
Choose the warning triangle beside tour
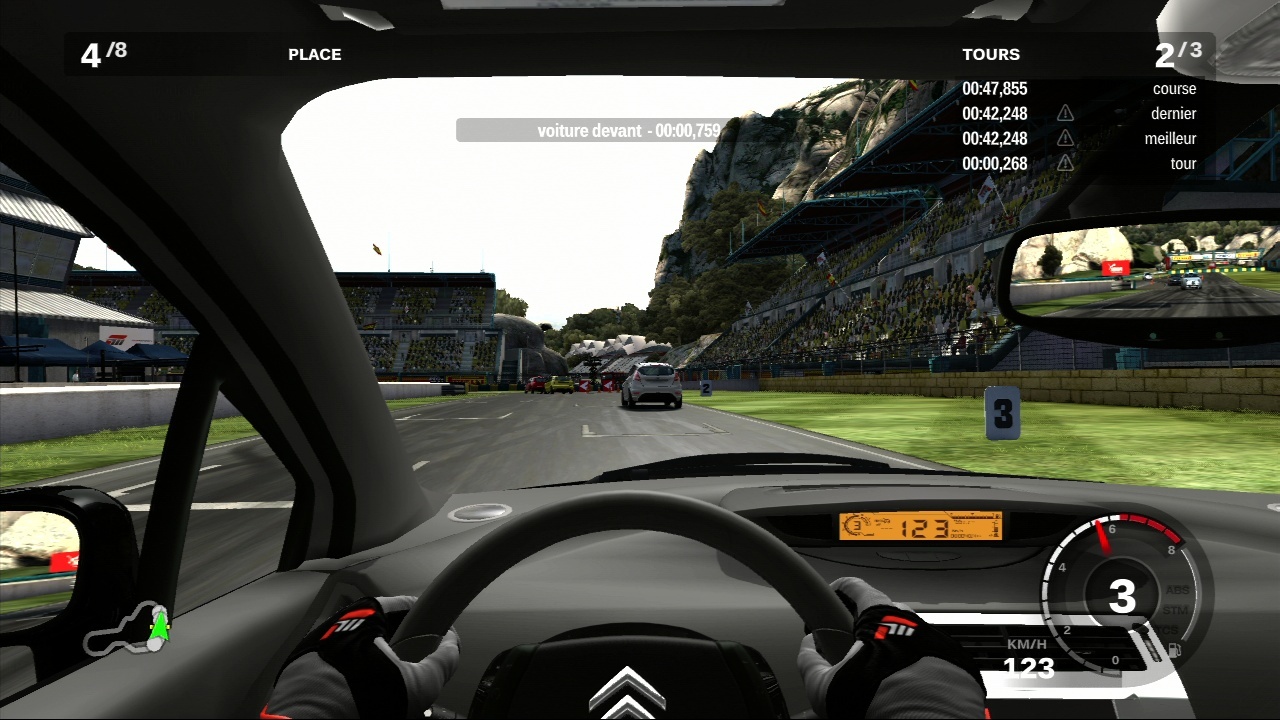(x=1065, y=163)
